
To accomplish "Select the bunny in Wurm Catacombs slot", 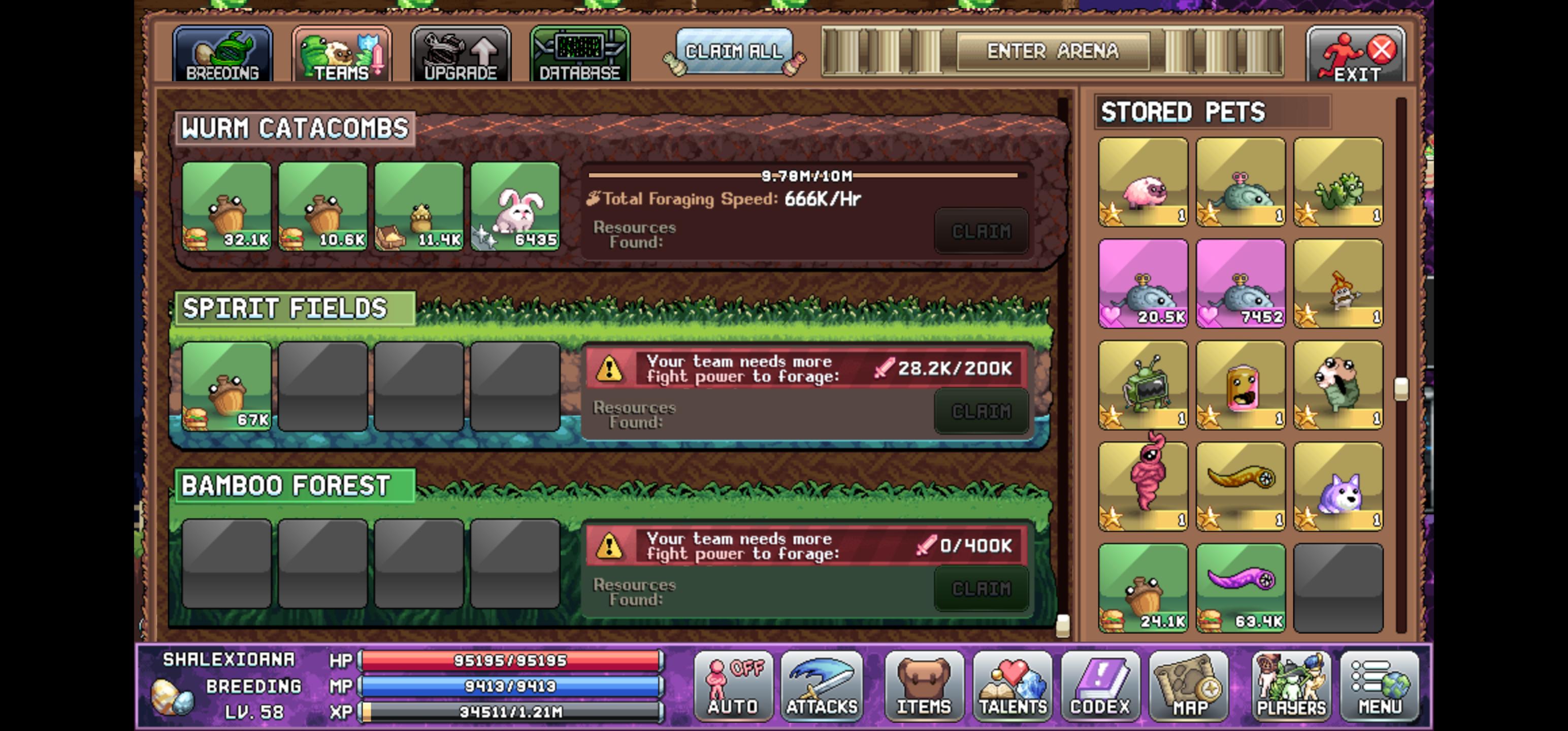I will point(514,207).
